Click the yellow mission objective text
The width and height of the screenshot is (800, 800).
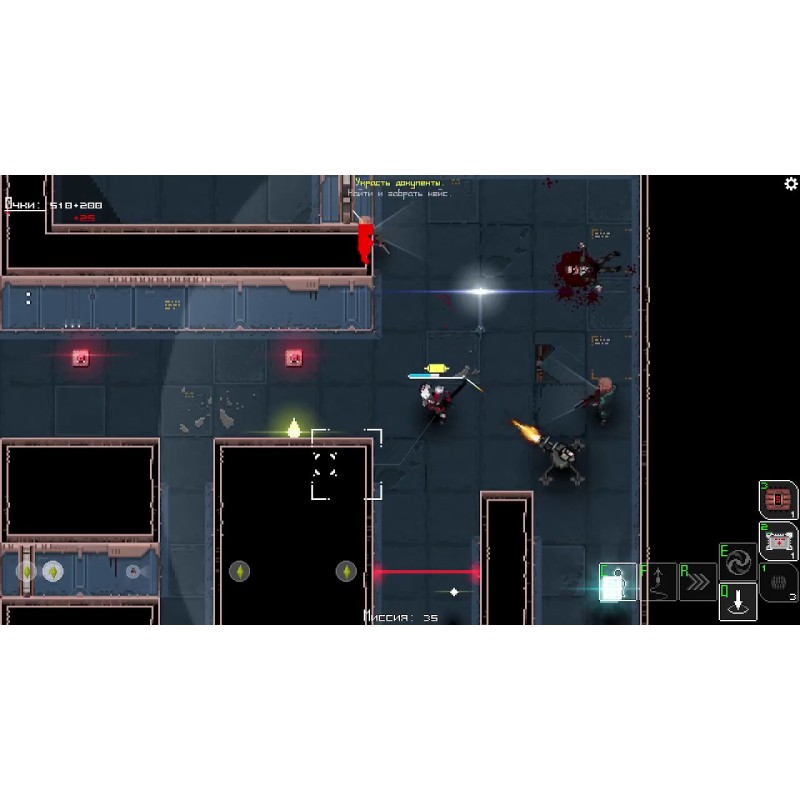[x=400, y=183]
